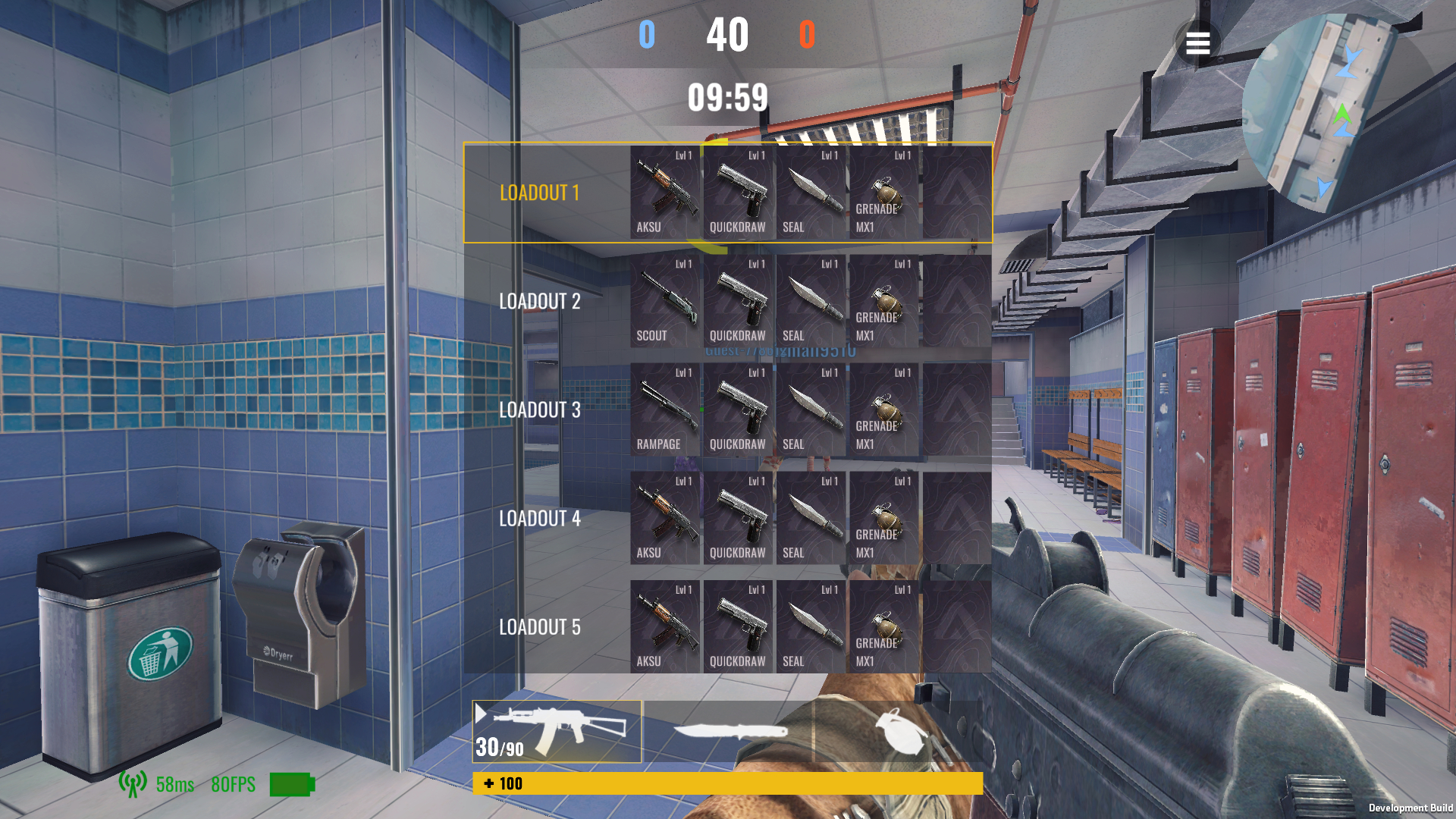1456x819 pixels.
Task: Select the rifle slot in weapon bar
Action: click(x=557, y=731)
